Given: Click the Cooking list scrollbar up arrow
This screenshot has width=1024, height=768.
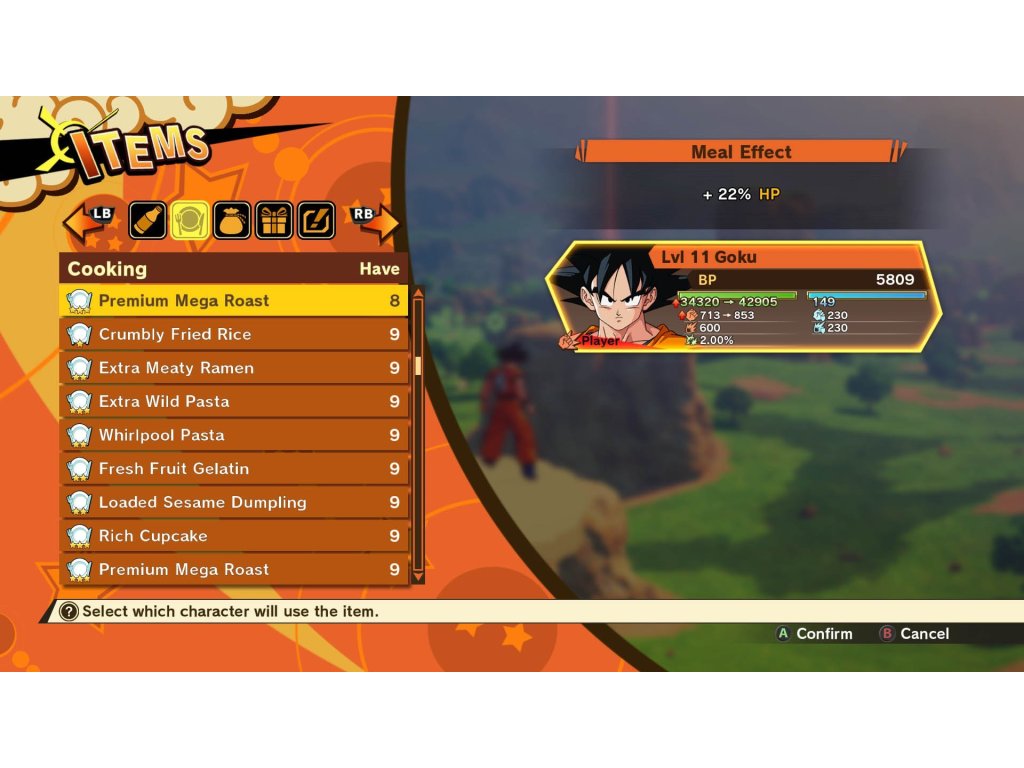Looking at the screenshot, I should pos(418,293).
